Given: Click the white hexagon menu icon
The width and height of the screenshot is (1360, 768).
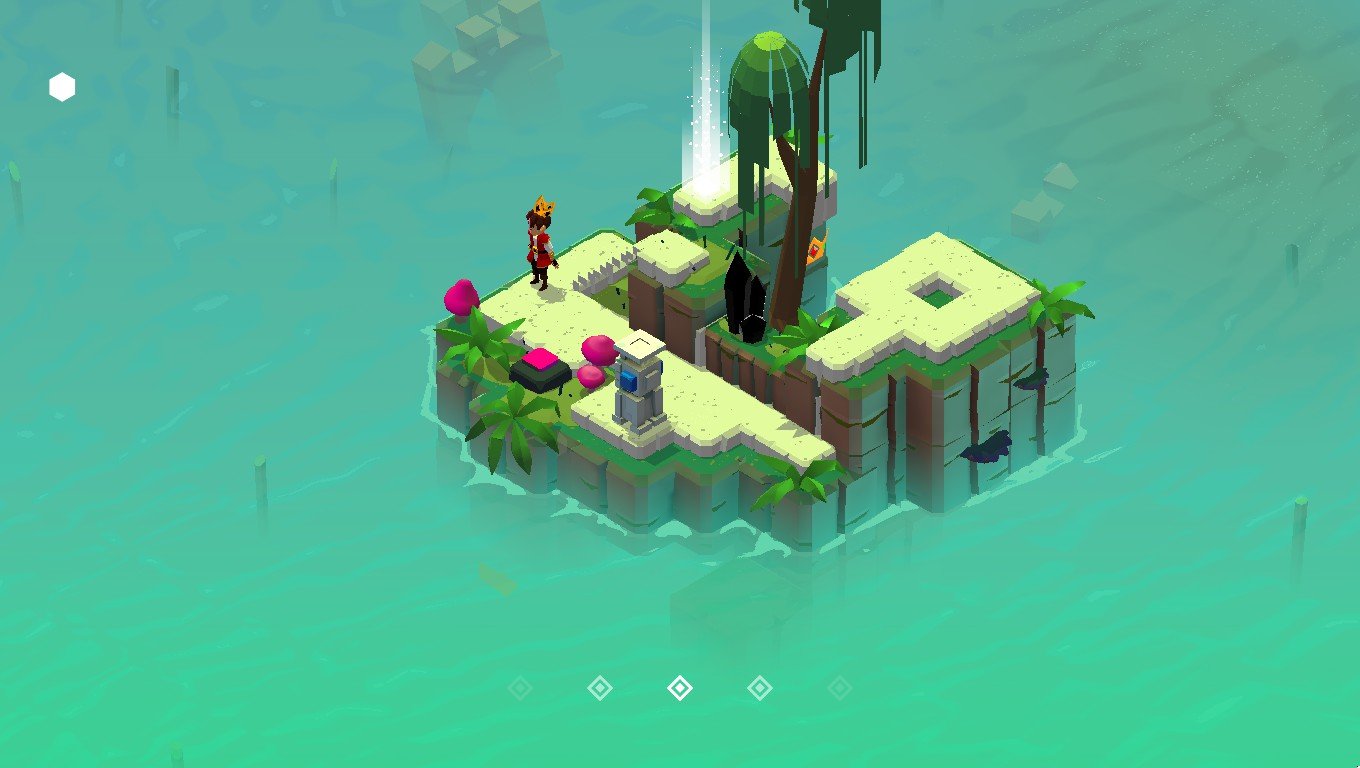Looking at the screenshot, I should click(x=62, y=88).
